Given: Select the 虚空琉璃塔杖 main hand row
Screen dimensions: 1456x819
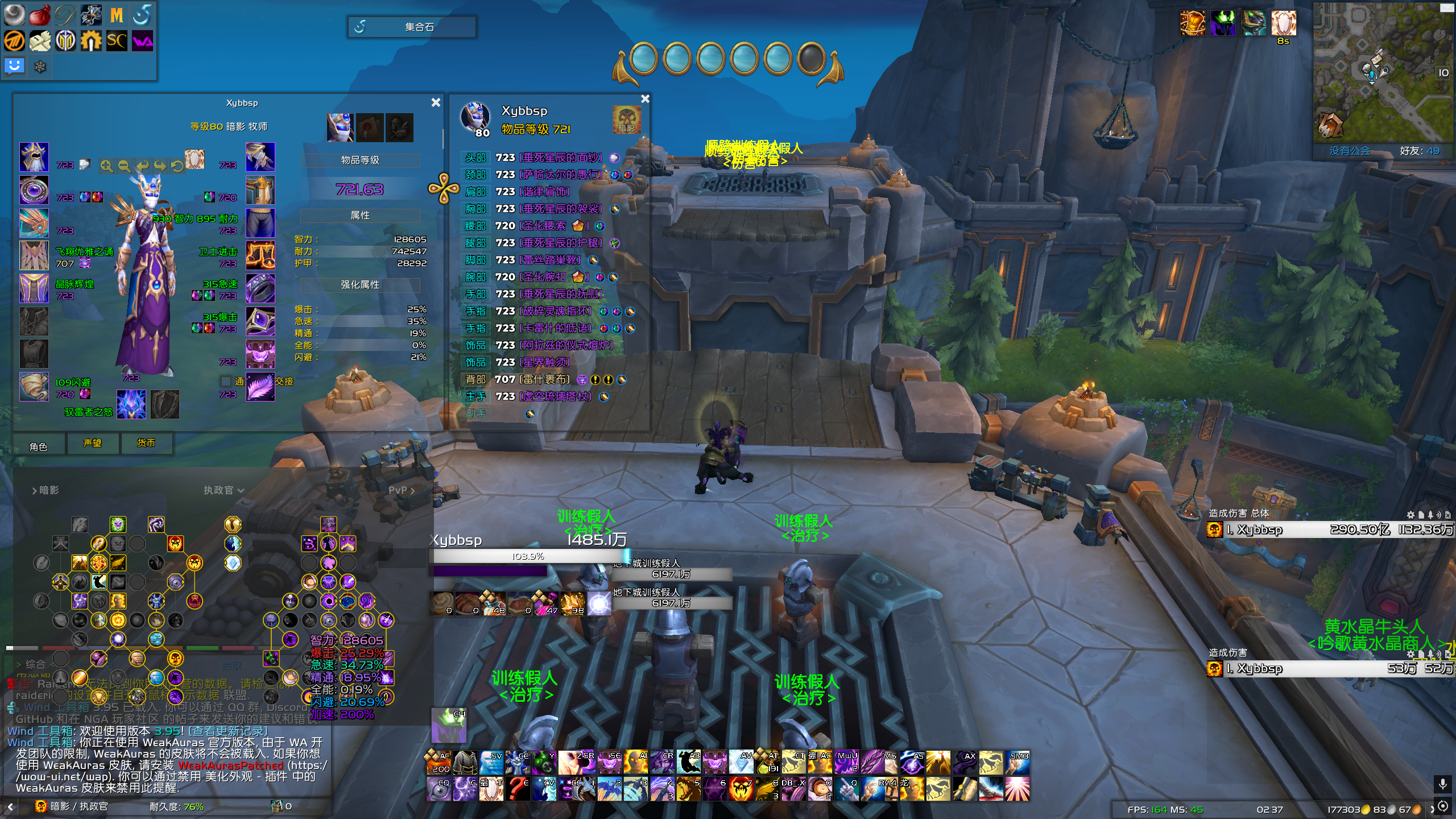Looking at the screenshot, I should (556, 396).
